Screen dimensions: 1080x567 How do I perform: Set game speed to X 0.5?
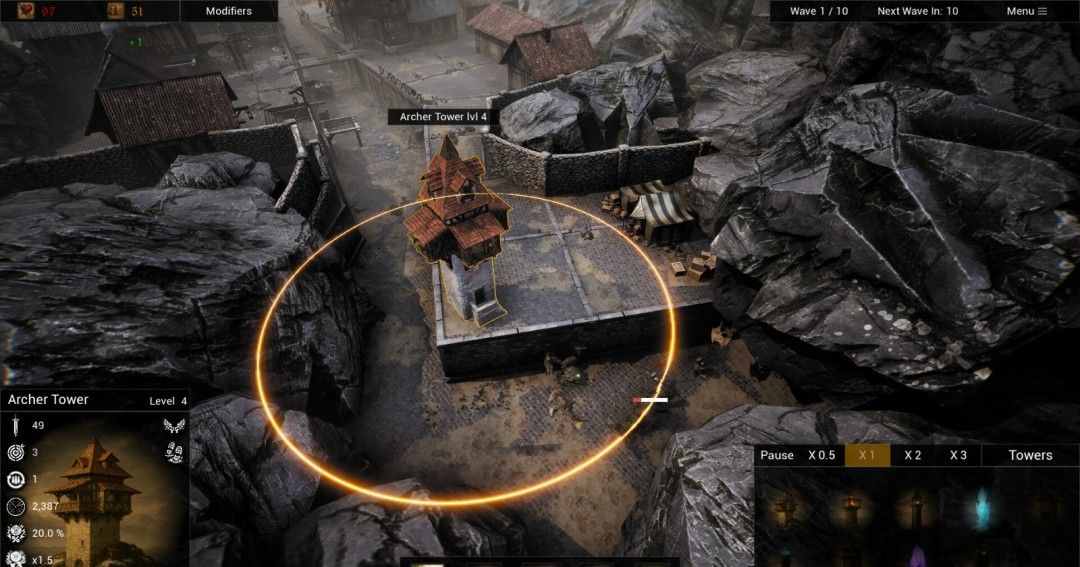(821, 455)
